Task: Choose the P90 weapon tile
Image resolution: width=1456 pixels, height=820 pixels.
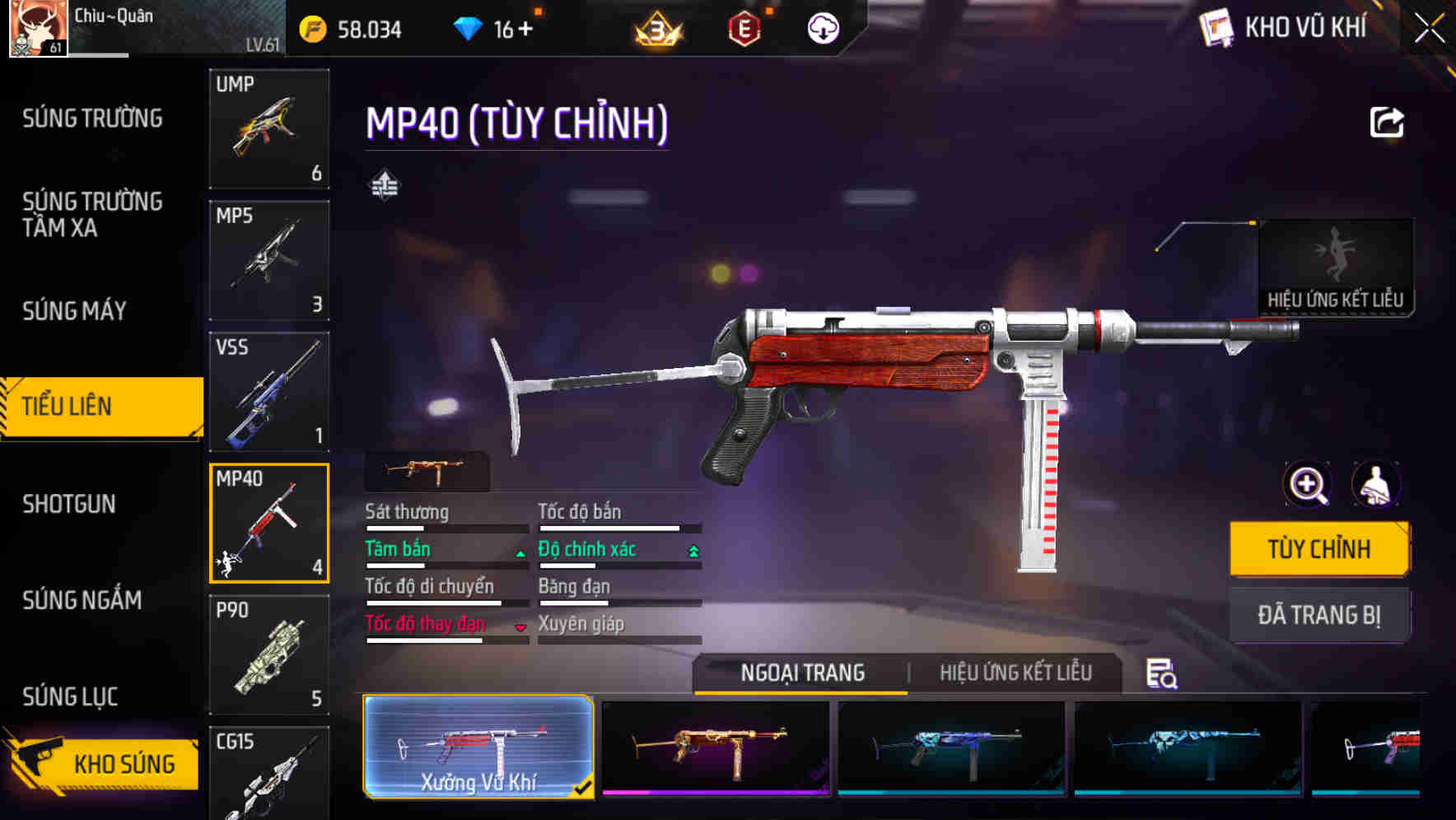Action: click(x=269, y=655)
